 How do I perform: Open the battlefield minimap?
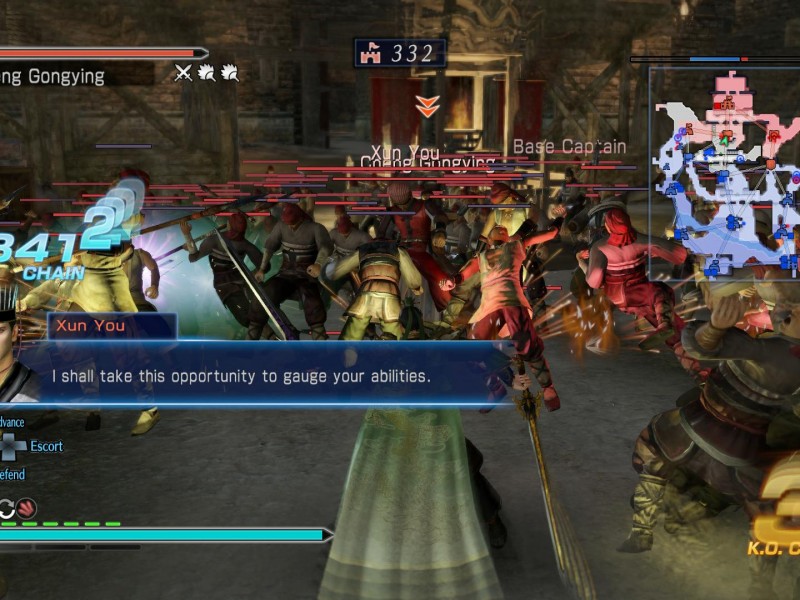[724, 173]
